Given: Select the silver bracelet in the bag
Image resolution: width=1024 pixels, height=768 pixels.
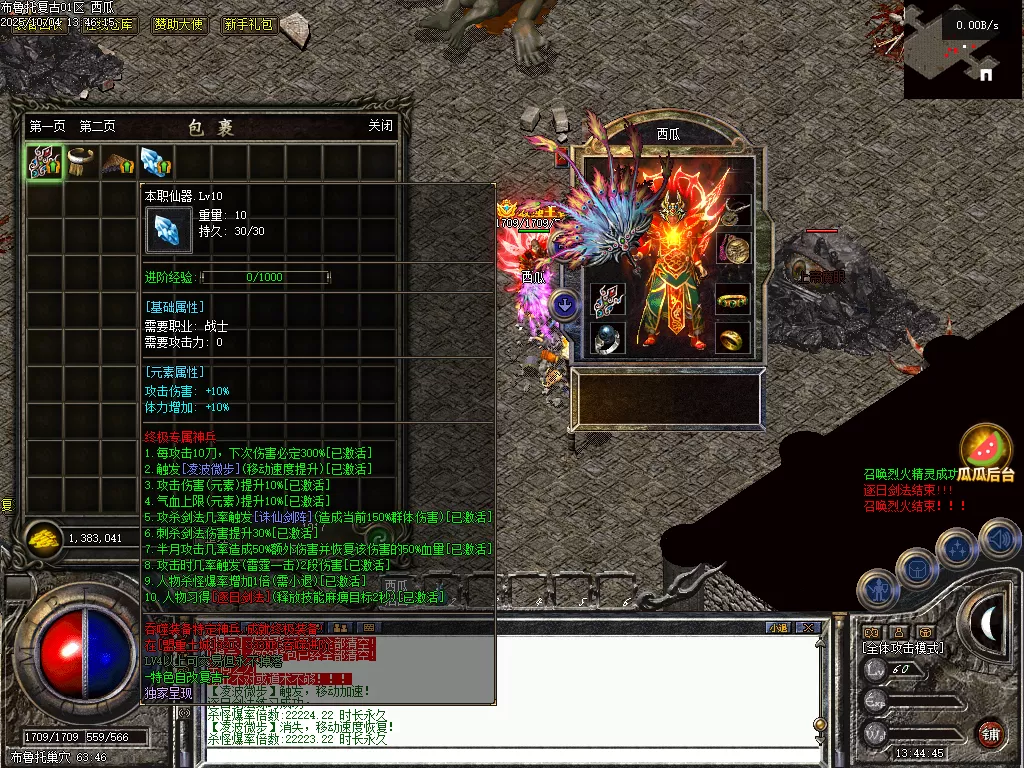Looking at the screenshot, I should [x=81, y=163].
